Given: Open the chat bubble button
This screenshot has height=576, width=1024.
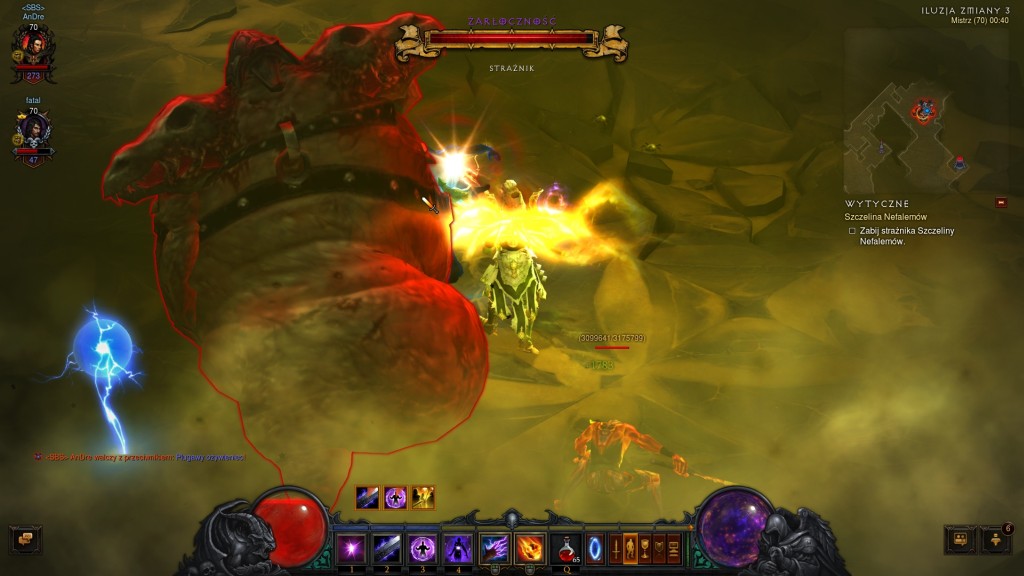Looking at the screenshot, I should 25,540.
